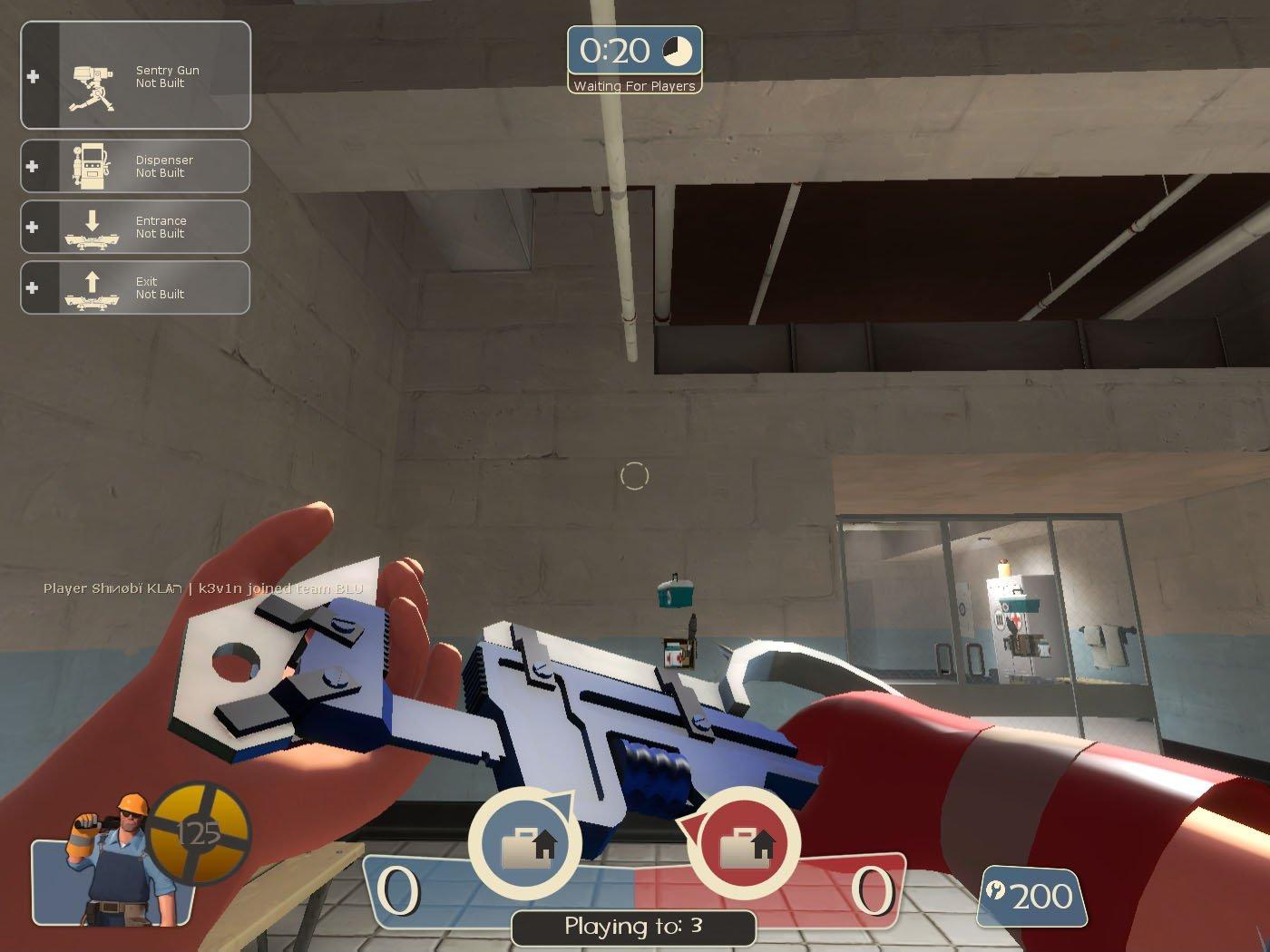Select the Sentry Gun build panel
This screenshot has width=1270, height=952.
click(x=136, y=76)
